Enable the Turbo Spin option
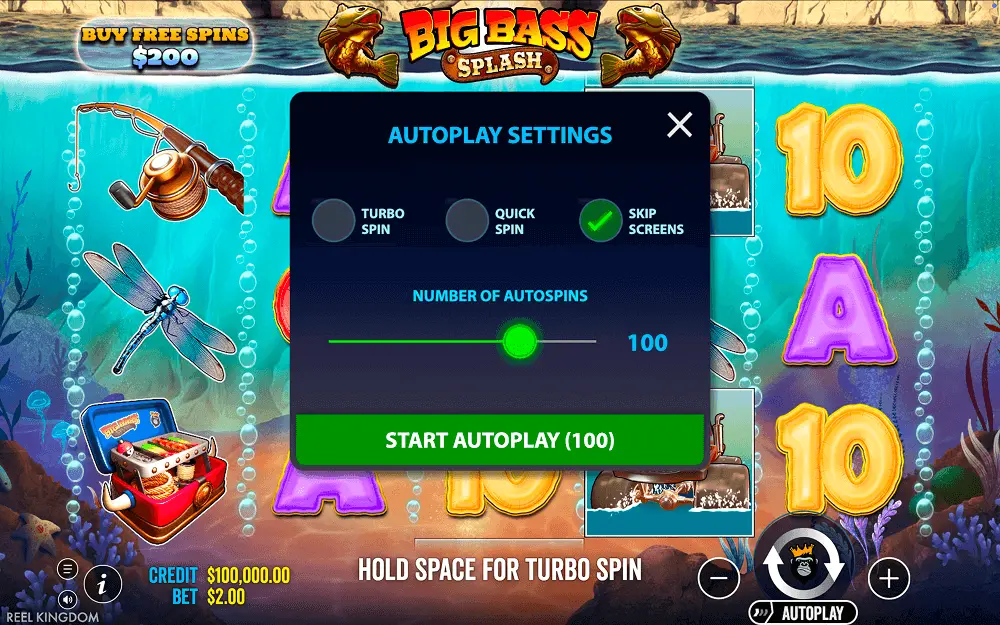 (x=333, y=221)
